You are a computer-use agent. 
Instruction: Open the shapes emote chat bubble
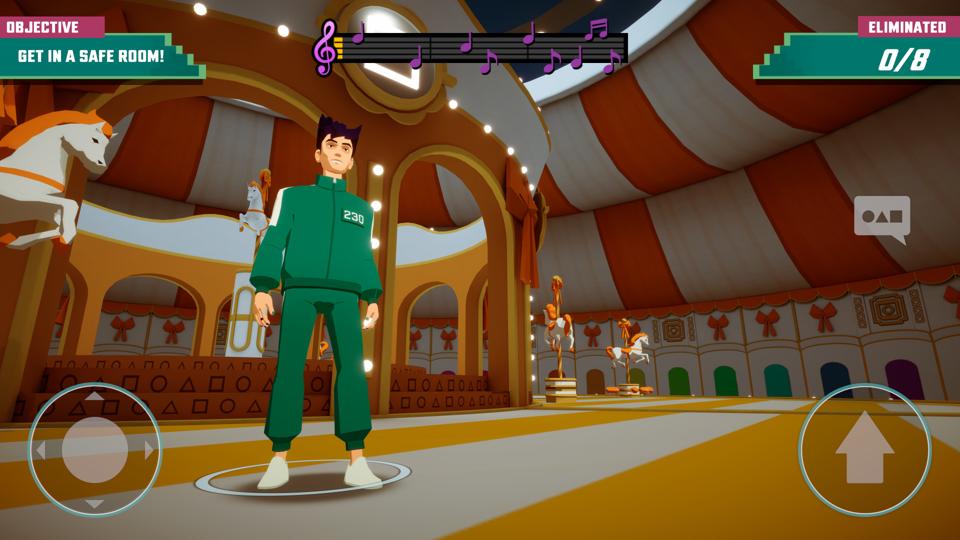click(x=881, y=218)
